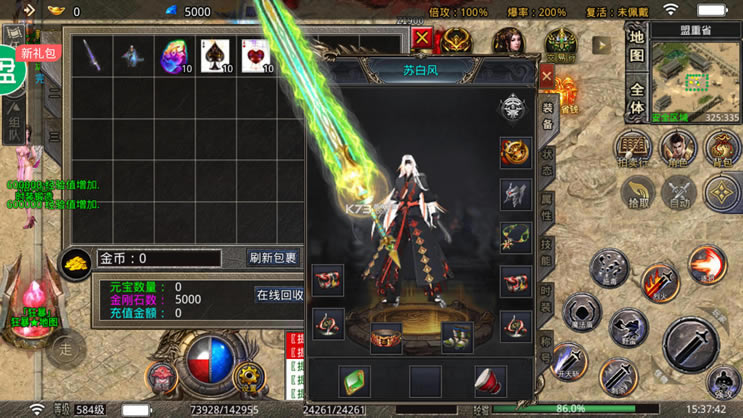Toggle 自动 auto-combat mode
The height and width of the screenshot is (418, 743).
click(x=680, y=192)
